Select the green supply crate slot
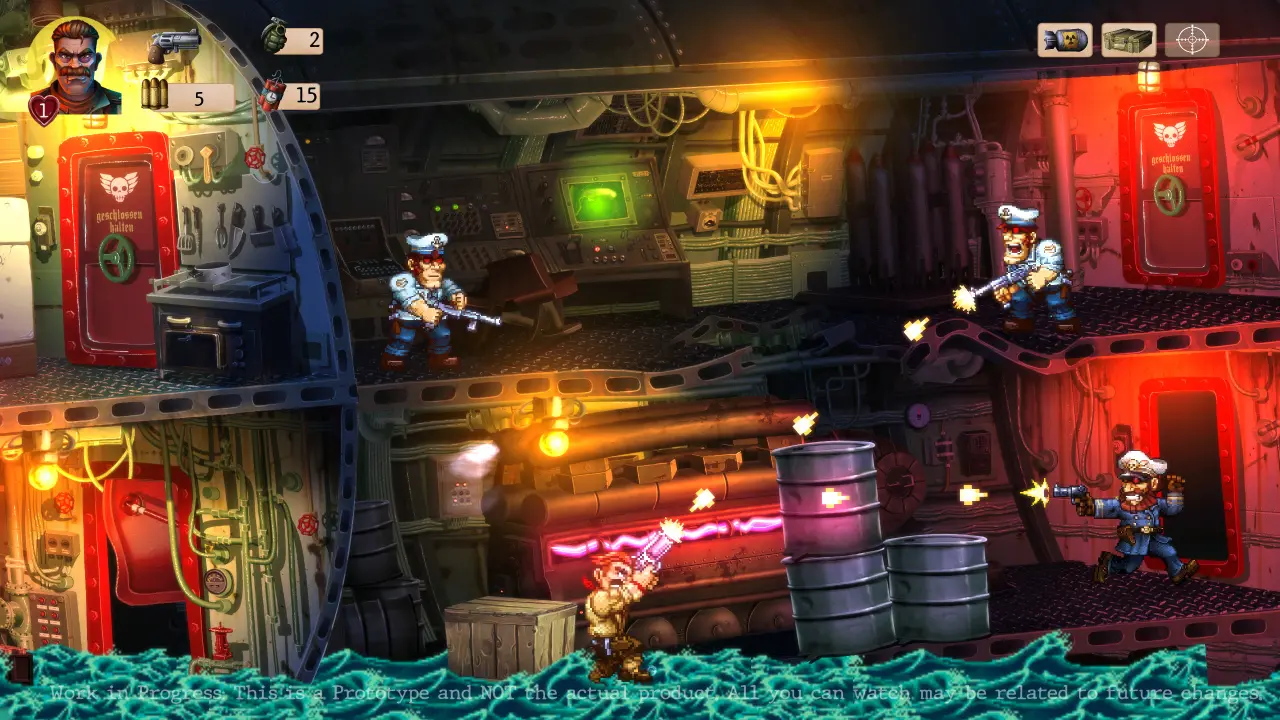 click(1128, 40)
